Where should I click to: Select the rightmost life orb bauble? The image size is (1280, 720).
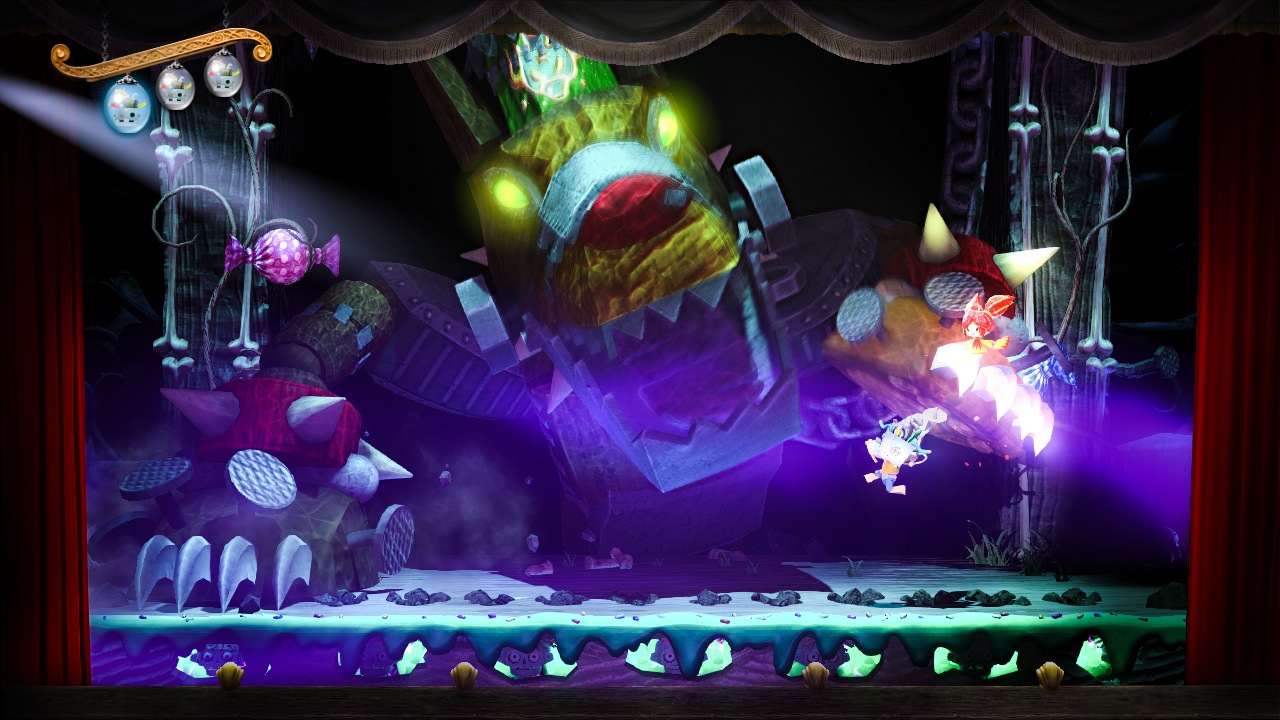pyautogui.click(x=222, y=78)
